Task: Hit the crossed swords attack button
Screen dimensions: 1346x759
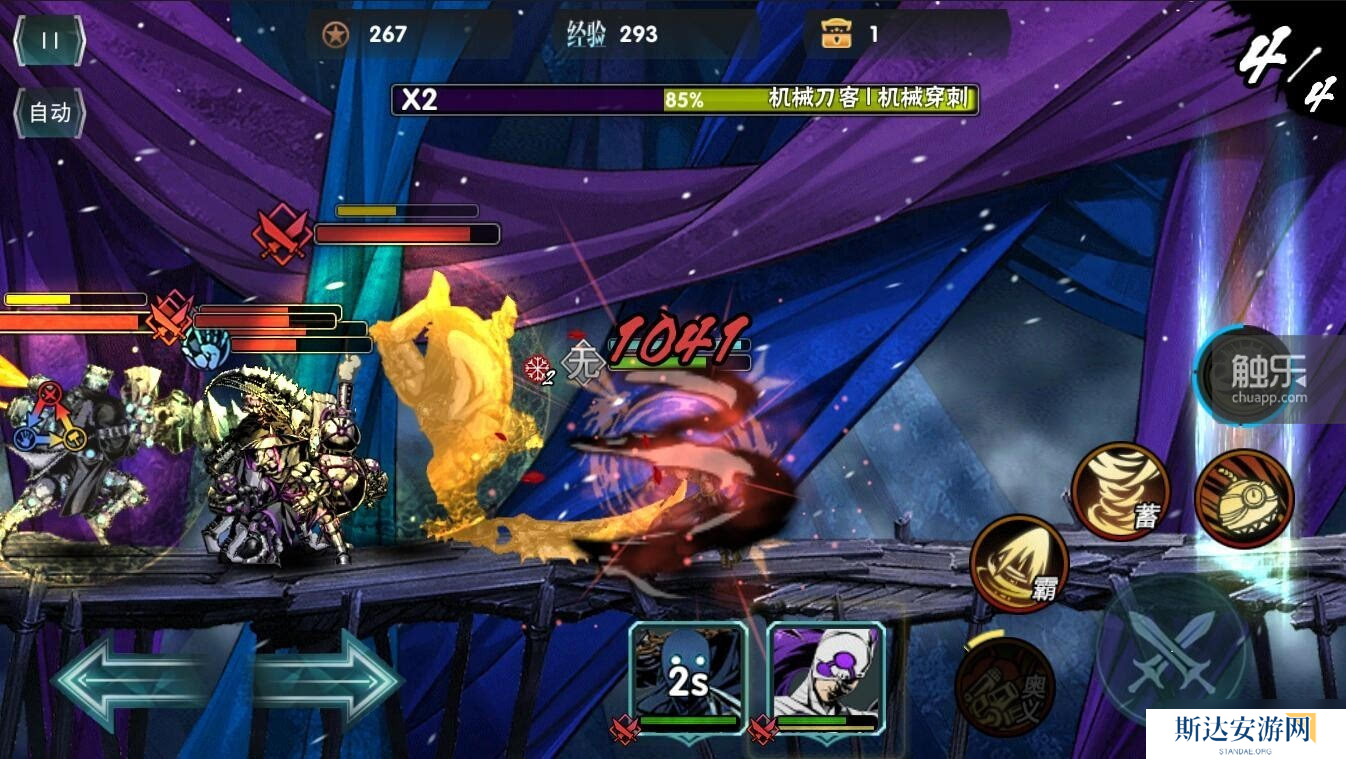Action: pyautogui.click(x=1172, y=650)
